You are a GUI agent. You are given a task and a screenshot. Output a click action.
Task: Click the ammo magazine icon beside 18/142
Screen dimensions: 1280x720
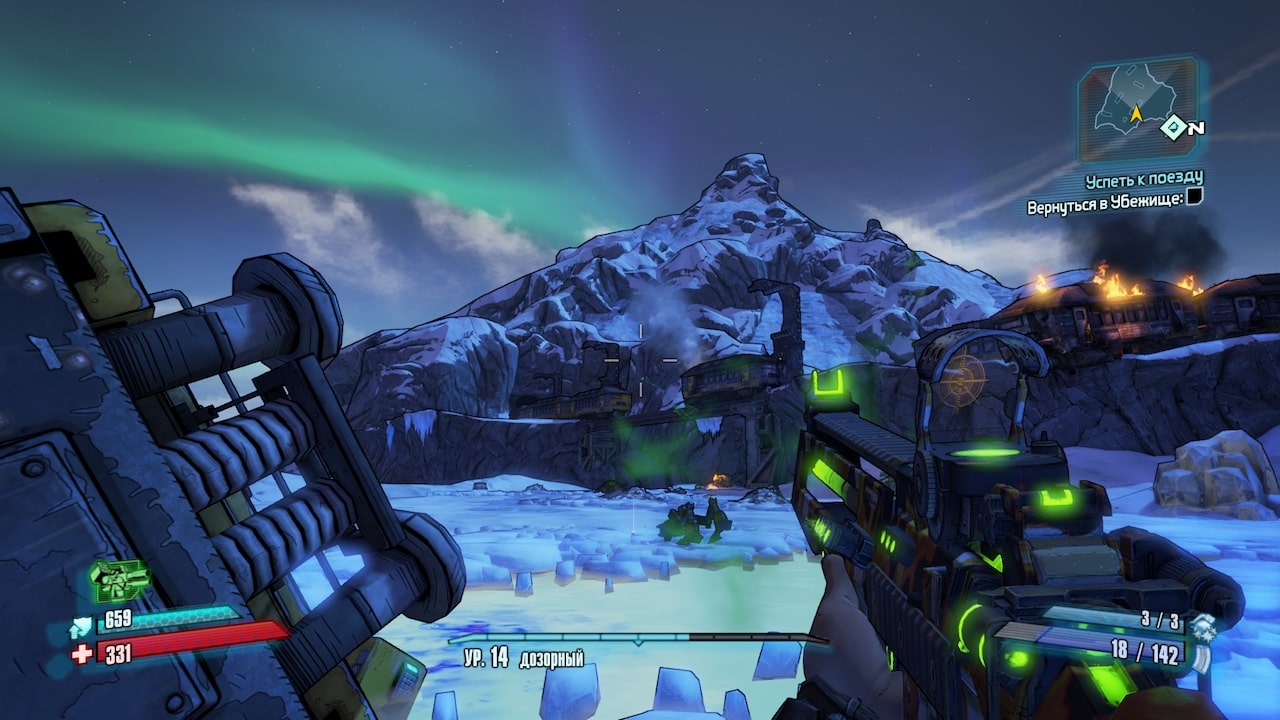(x=1202, y=657)
